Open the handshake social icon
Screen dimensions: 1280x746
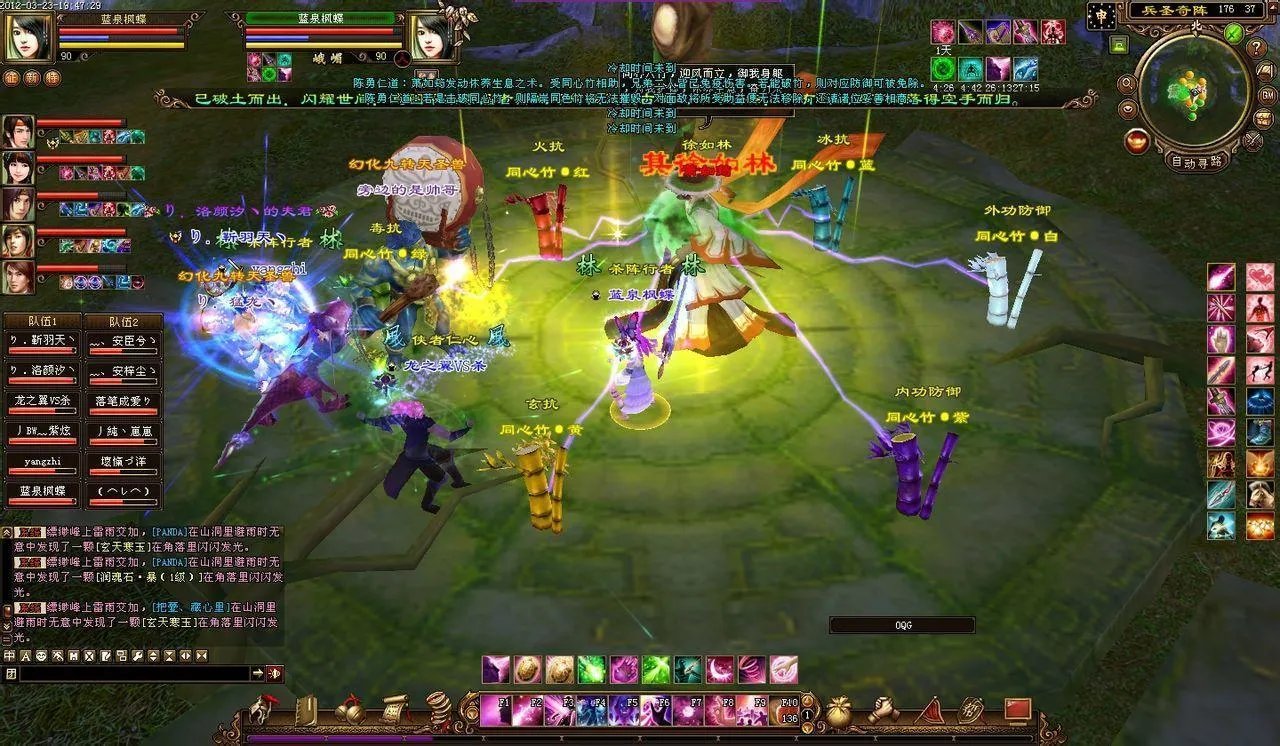[883, 709]
